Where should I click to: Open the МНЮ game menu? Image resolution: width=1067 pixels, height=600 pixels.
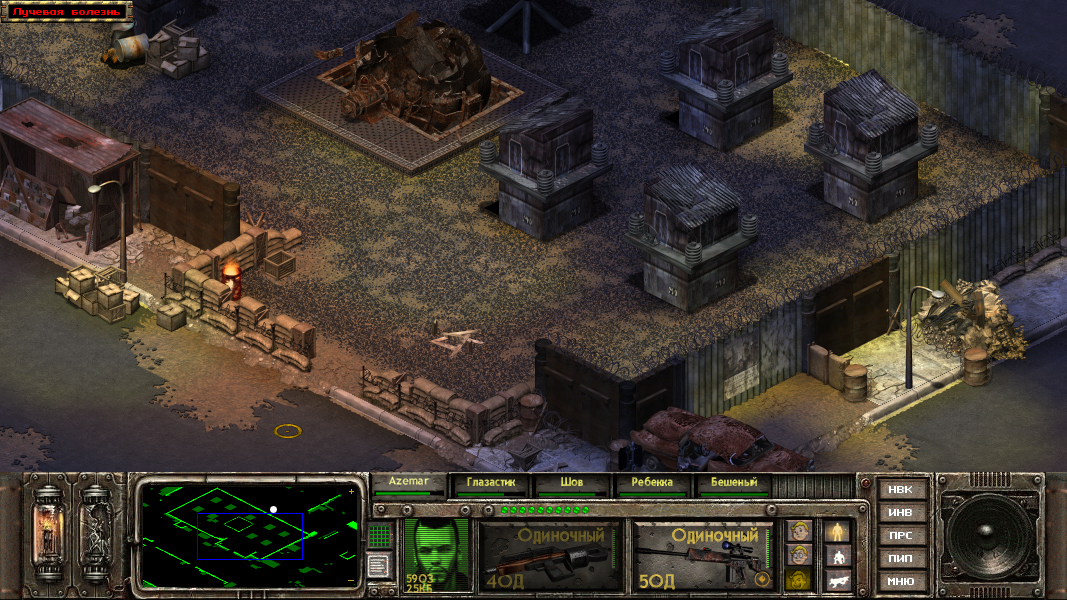coord(901,581)
